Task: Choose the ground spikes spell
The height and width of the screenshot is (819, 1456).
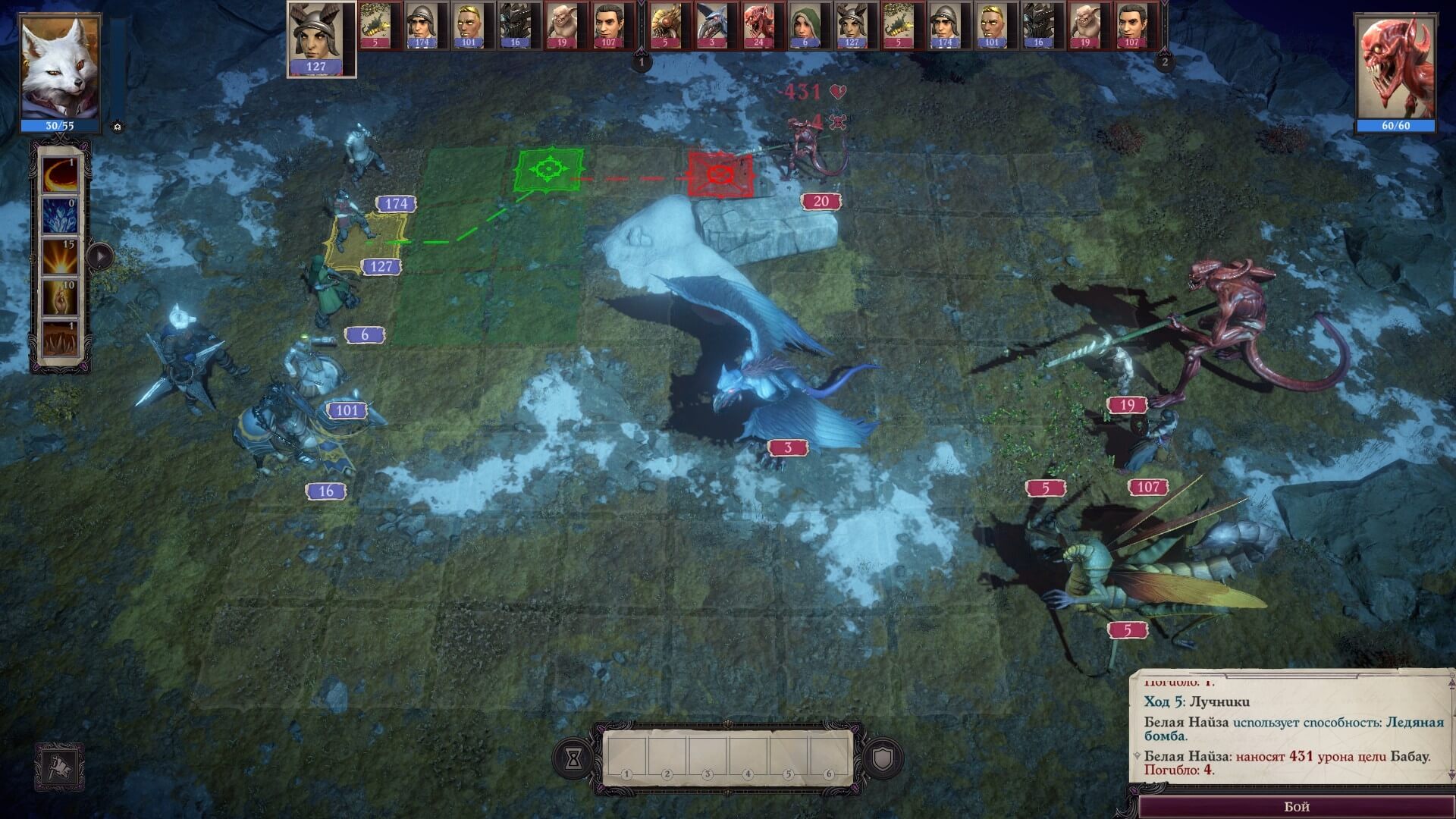Action: click(x=60, y=339)
